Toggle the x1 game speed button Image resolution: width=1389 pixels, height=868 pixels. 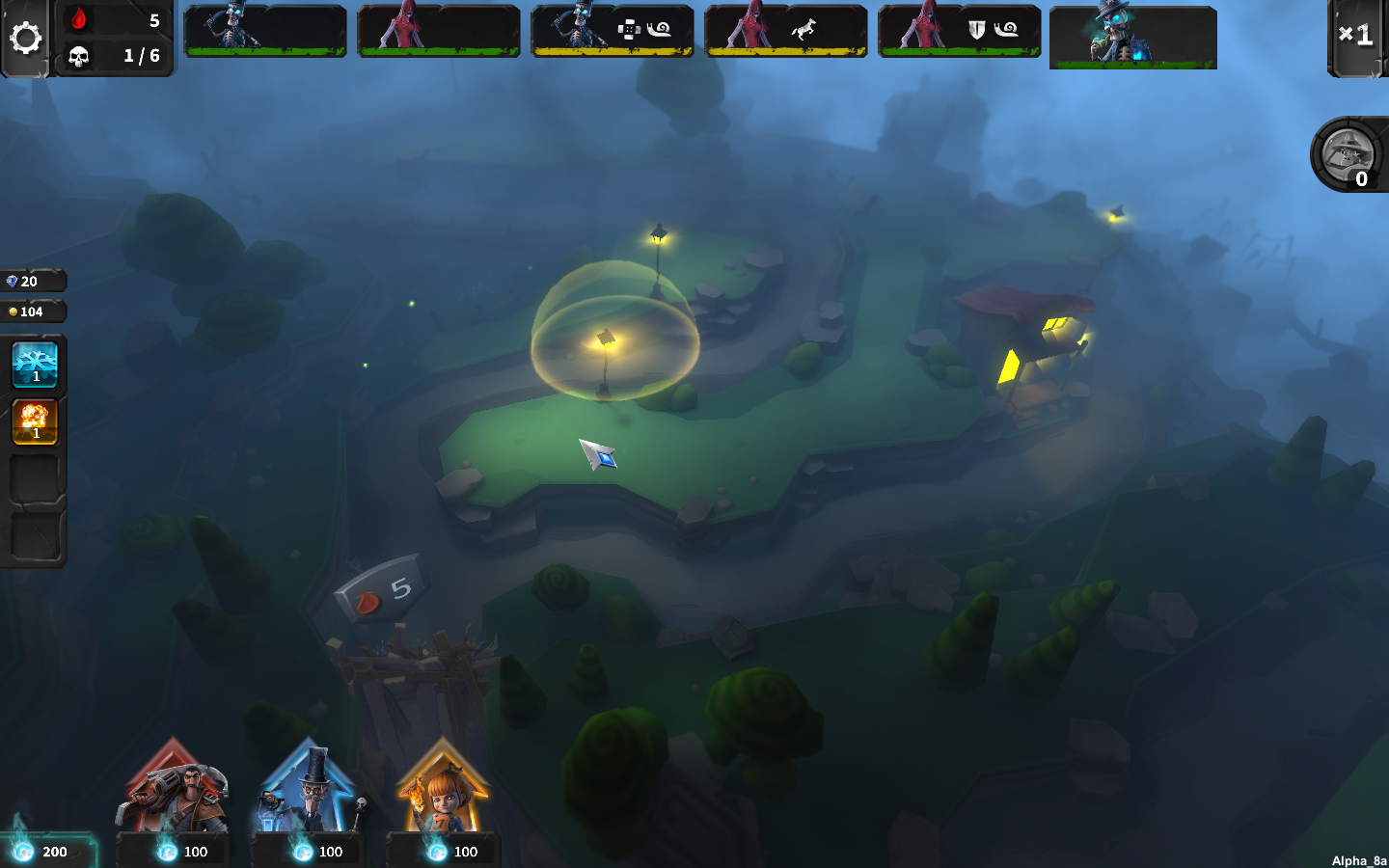(1356, 36)
